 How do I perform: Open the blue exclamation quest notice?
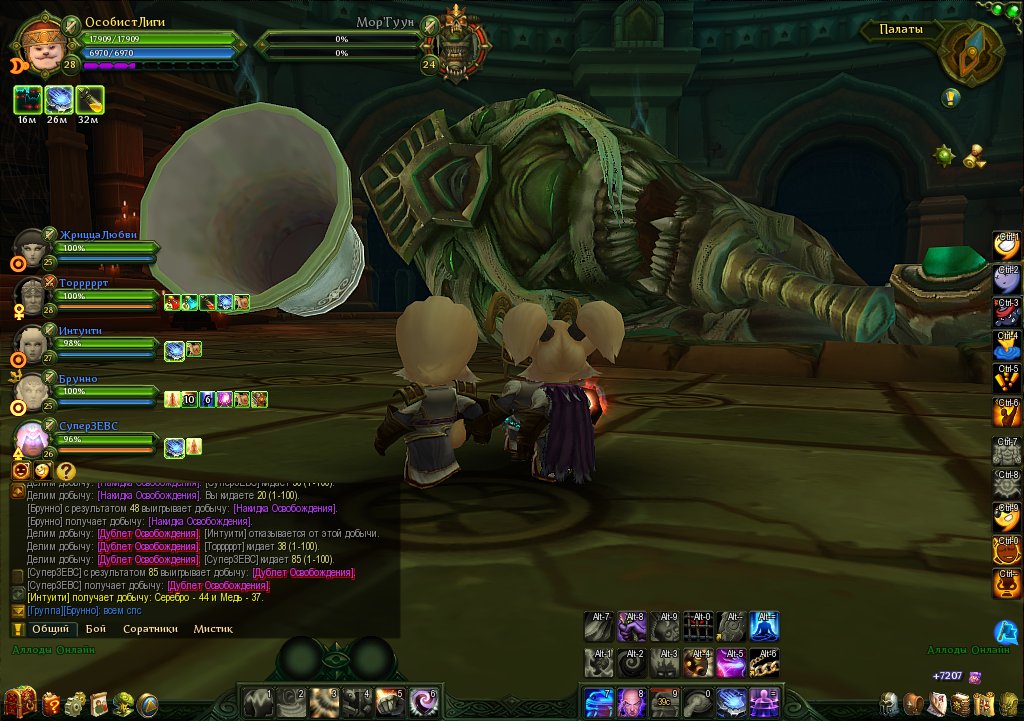click(x=950, y=97)
